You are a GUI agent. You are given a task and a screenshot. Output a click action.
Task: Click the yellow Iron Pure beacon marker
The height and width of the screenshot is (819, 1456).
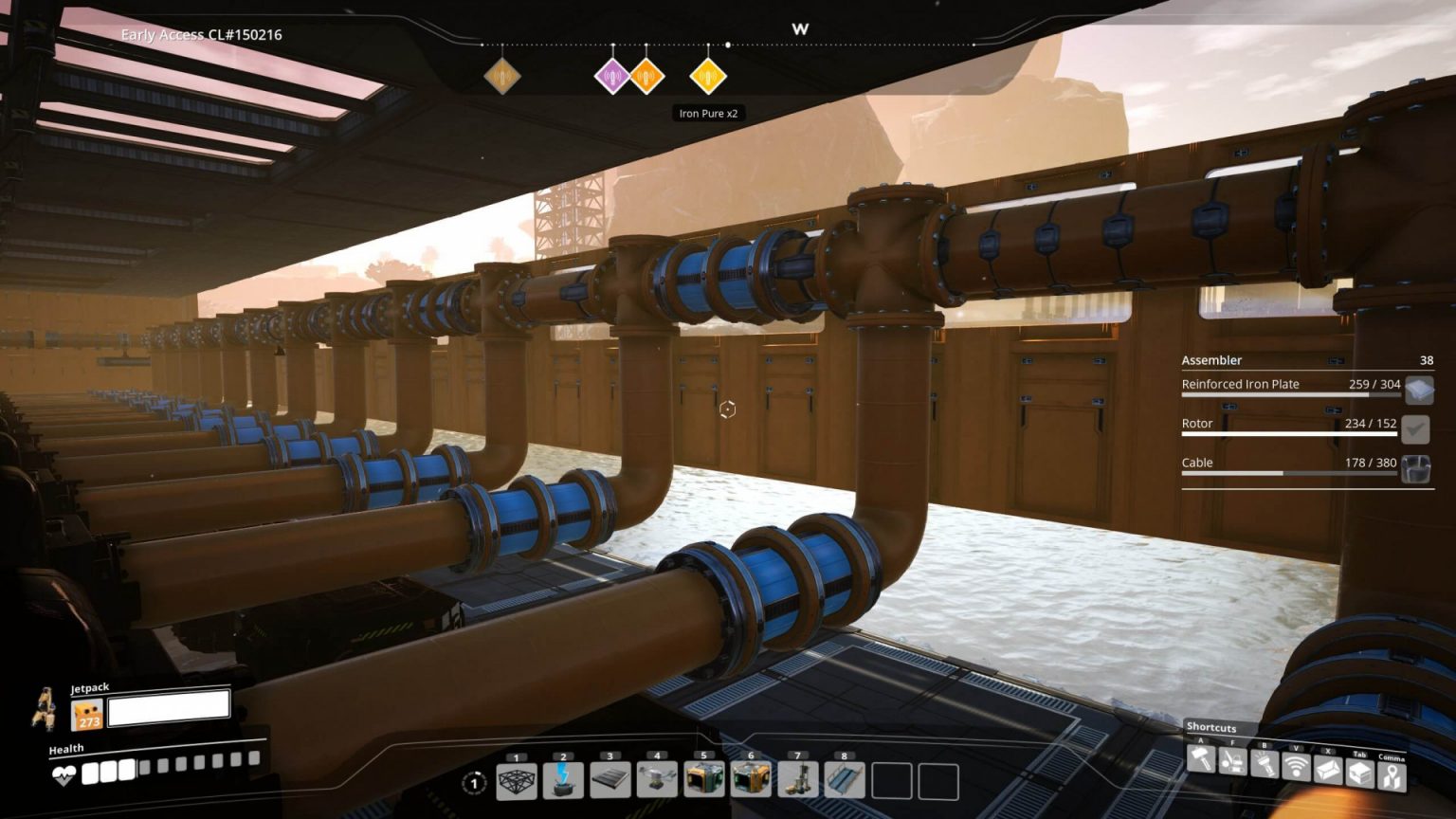[707, 76]
